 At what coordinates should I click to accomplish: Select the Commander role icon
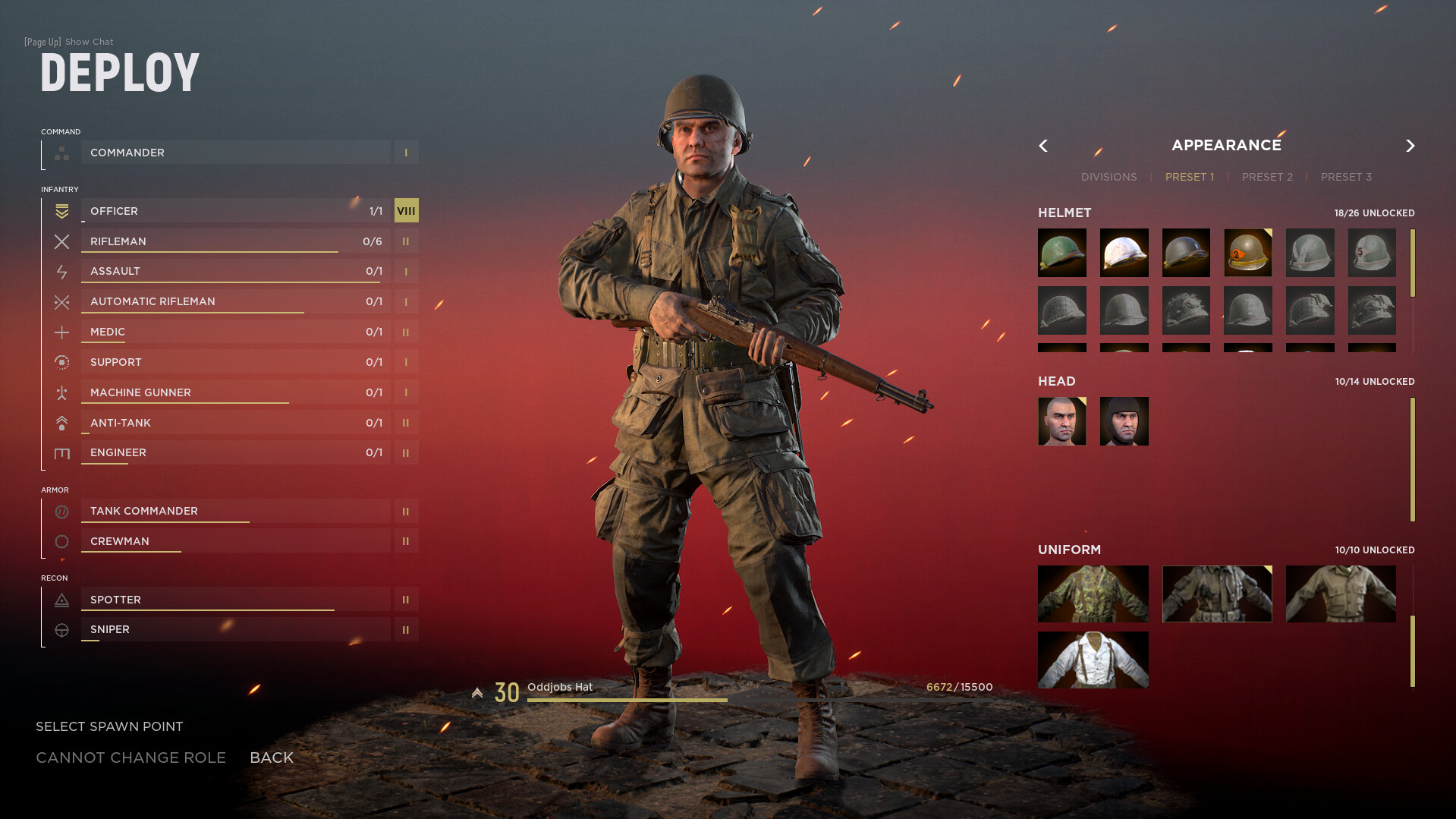pyautogui.click(x=61, y=153)
